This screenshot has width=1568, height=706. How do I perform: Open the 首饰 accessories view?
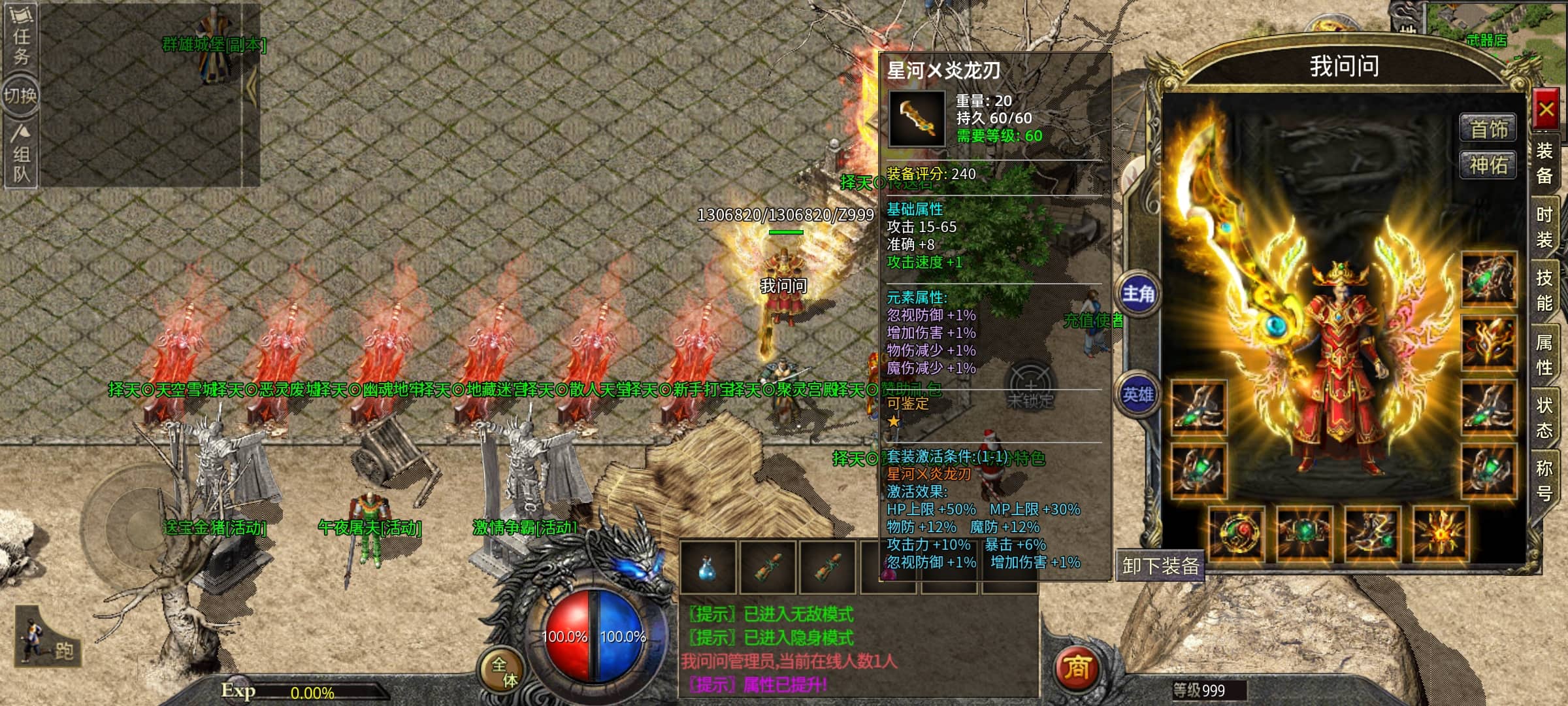click(1488, 129)
